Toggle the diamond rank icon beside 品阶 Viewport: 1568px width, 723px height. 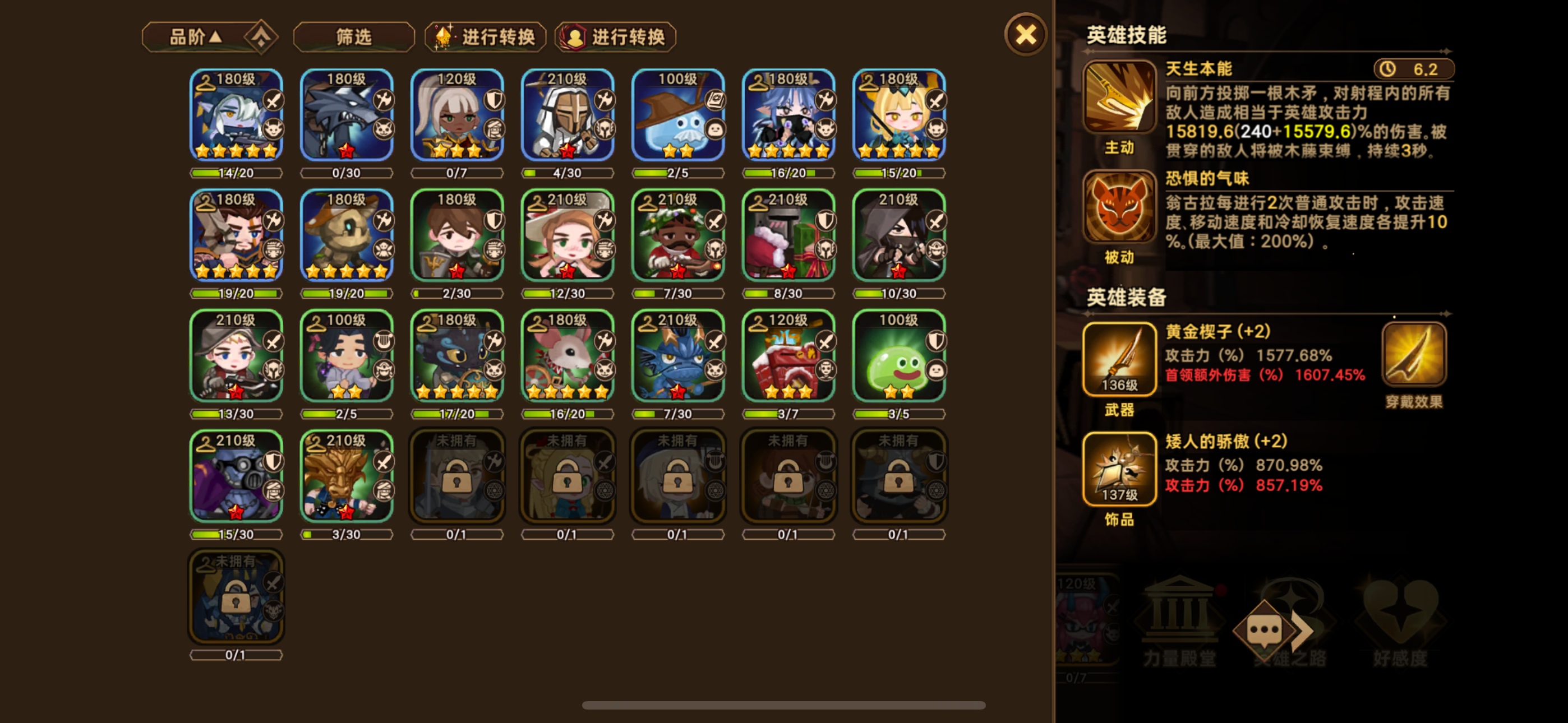pyautogui.click(x=261, y=36)
